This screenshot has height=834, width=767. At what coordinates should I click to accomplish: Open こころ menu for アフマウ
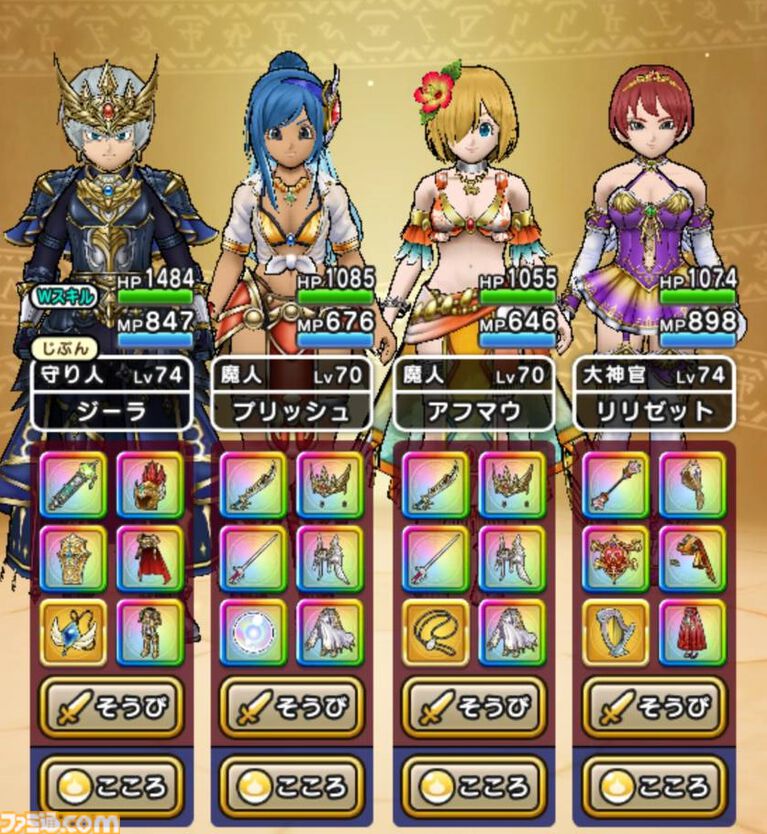point(474,783)
